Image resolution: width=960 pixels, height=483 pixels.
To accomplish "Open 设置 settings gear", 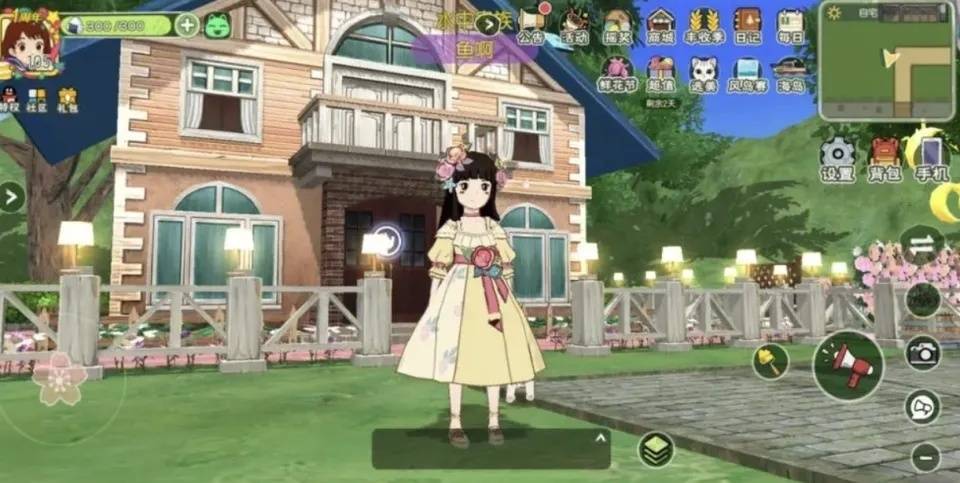I will pyautogui.click(x=837, y=158).
